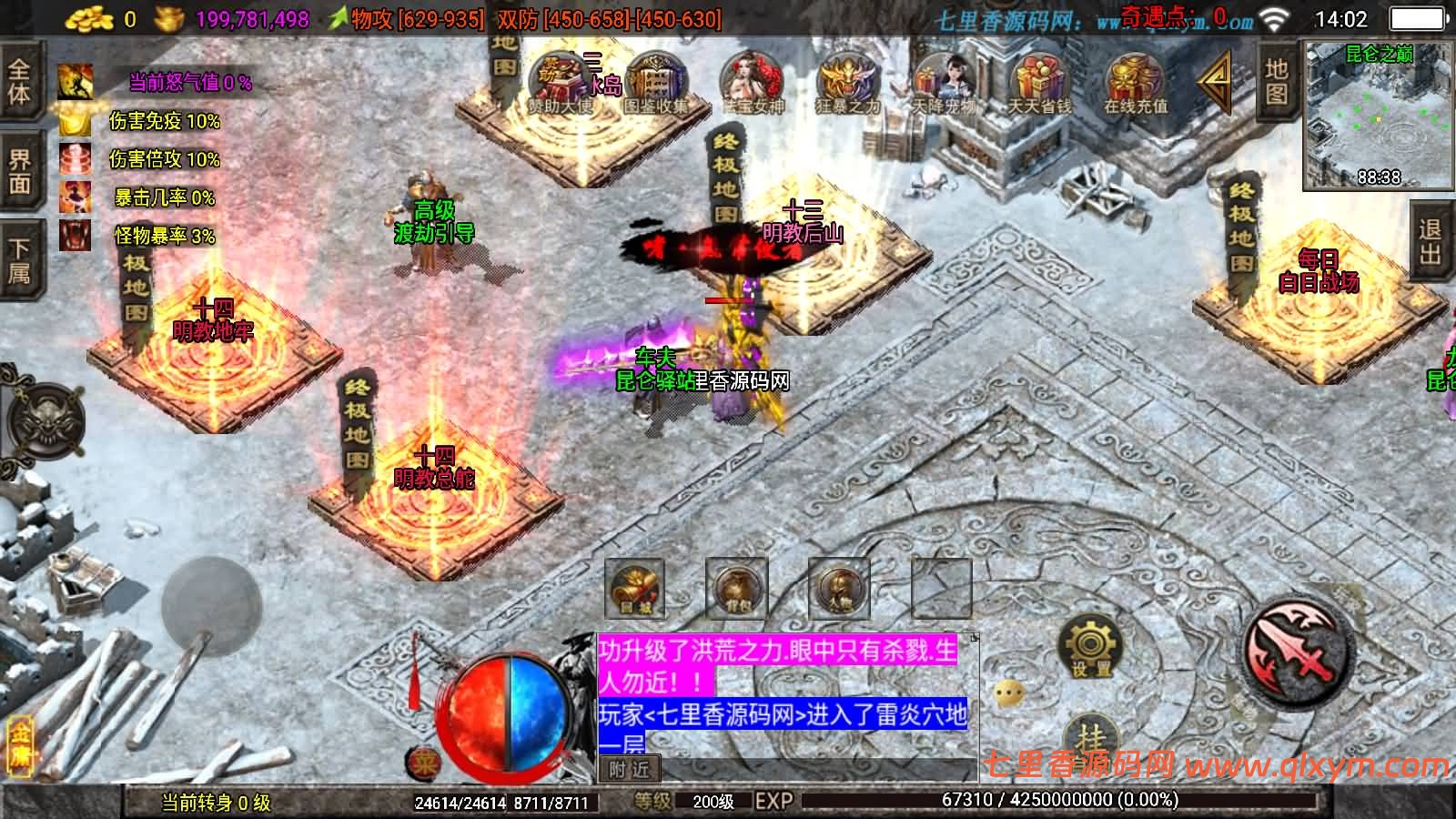Open the golden arrow side expander
Viewport: 1456px width, 819px height.
tap(1217, 82)
